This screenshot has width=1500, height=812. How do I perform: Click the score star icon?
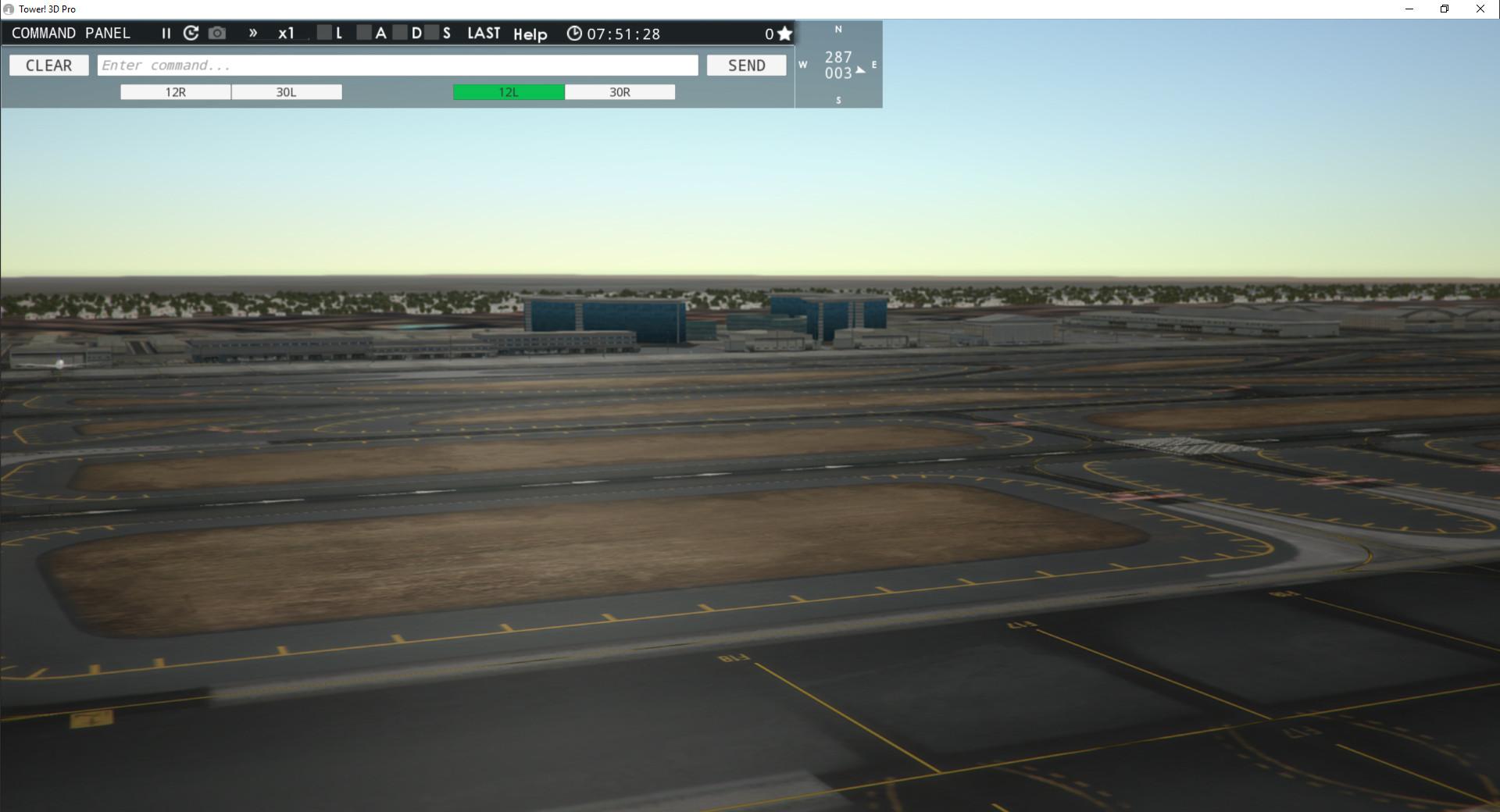click(x=785, y=34)
